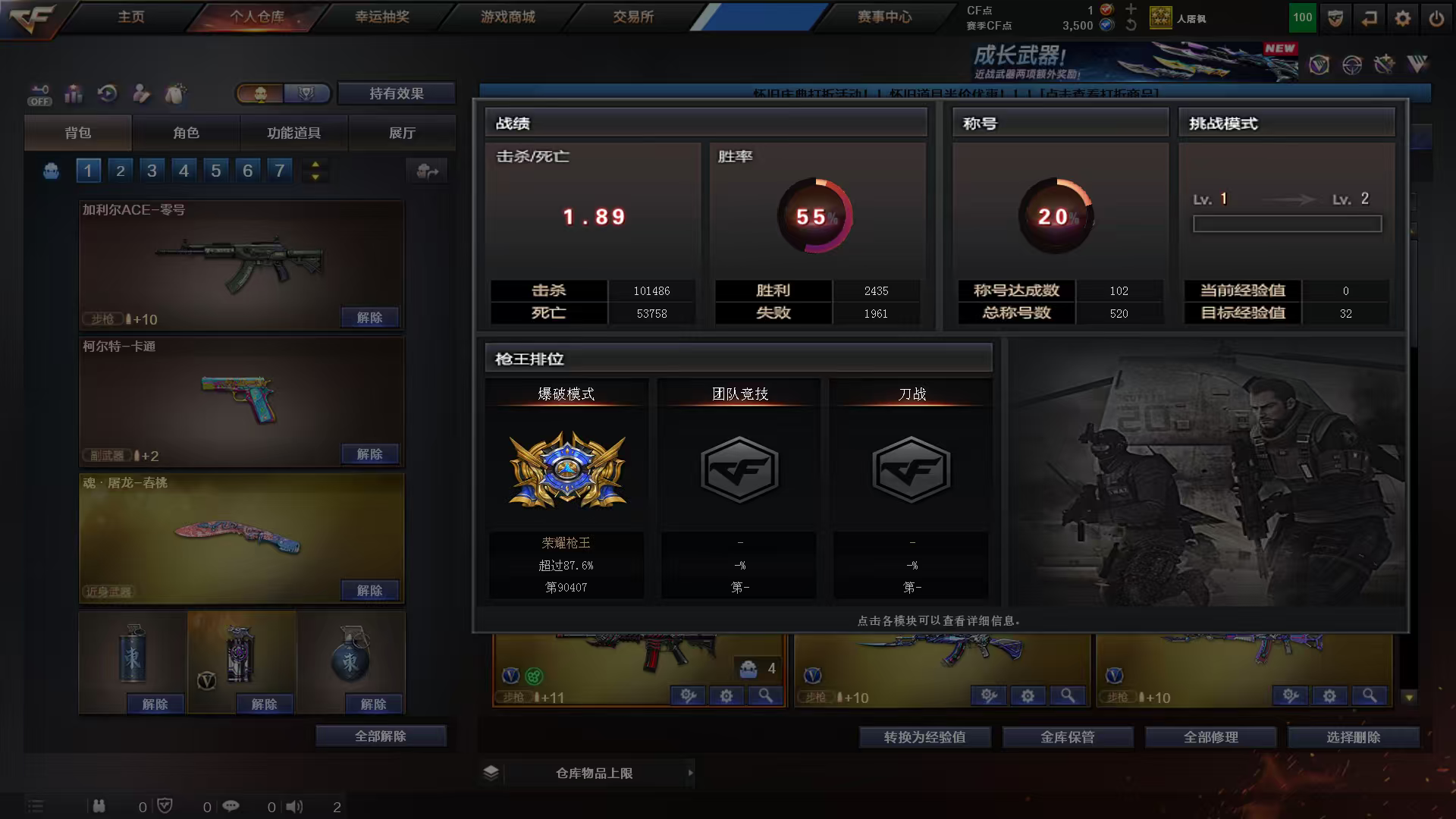Select backpack slot 3
Viewport: 1456px width, 819px height.
[152, 171]
